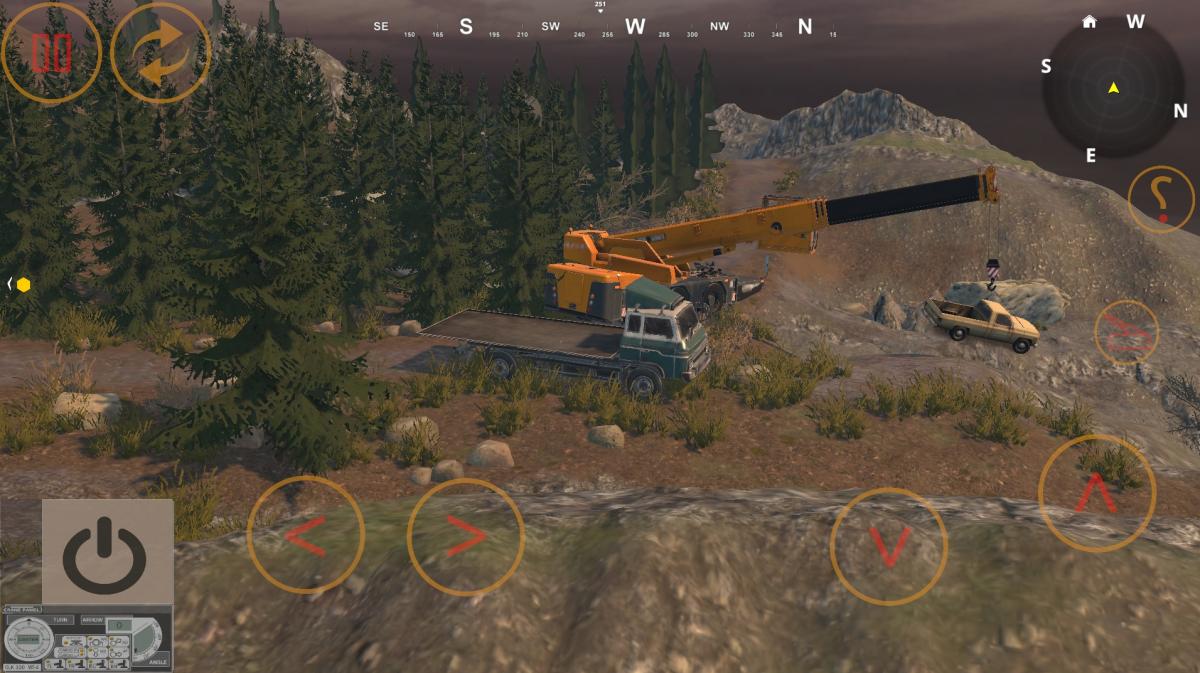Viewport: 1200px width, 673px height.
Task: Raise the boom with the up arrow button
Action: [x=1096, y=492]
